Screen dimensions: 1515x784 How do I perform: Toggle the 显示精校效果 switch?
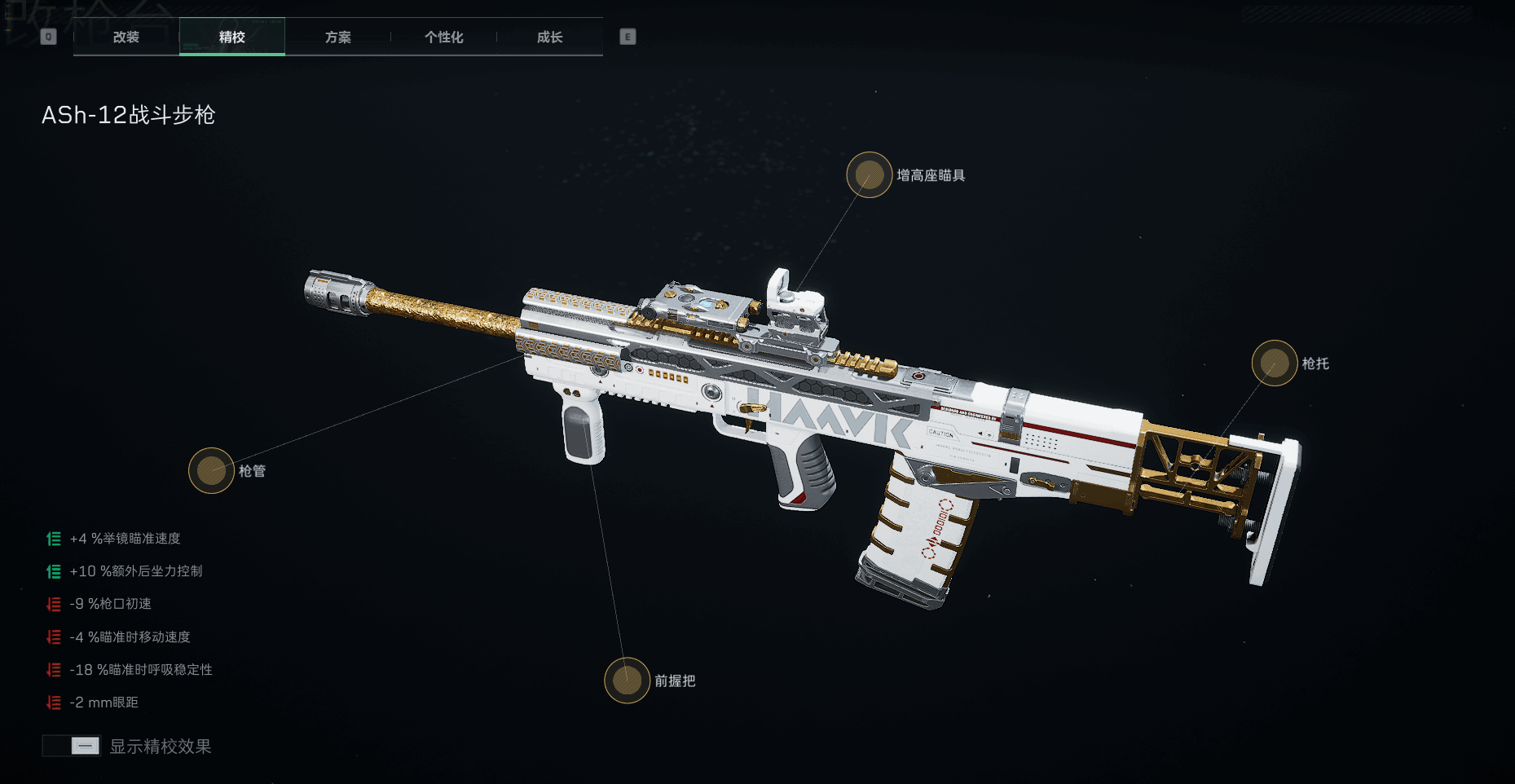[x=72, y=746]
